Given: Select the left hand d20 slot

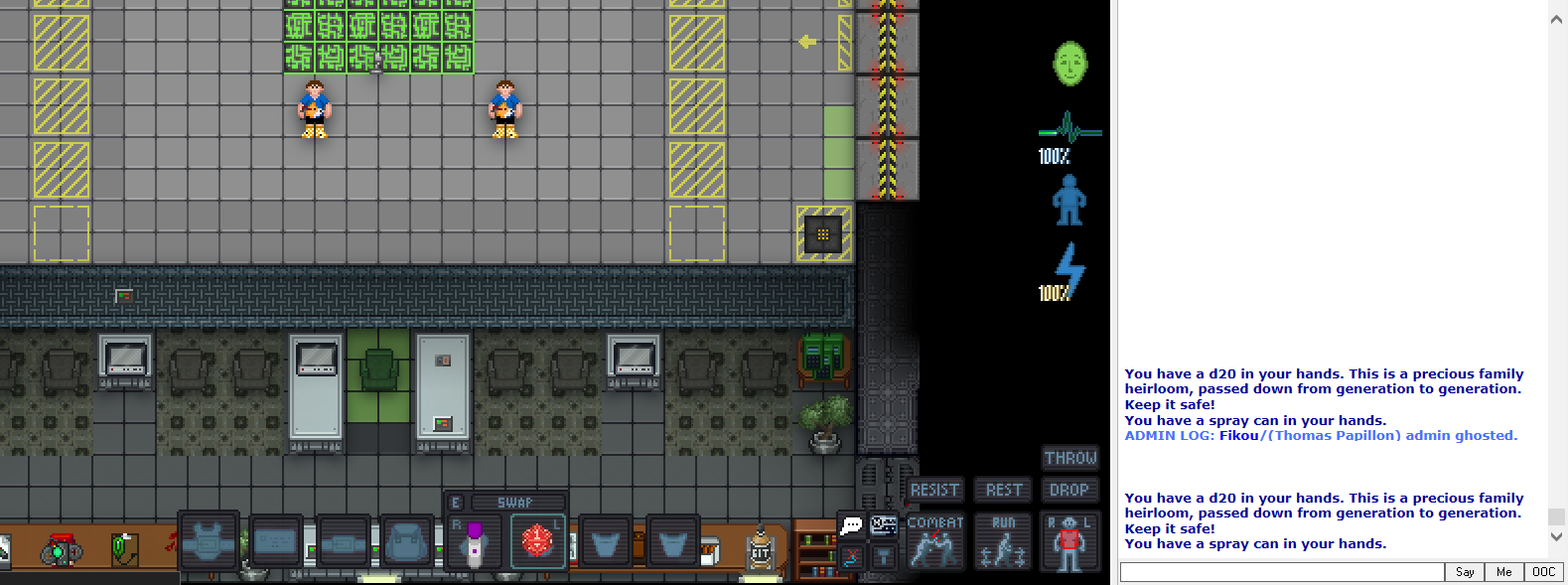Looking at the screenshot, I should click(x=537, y=542).
